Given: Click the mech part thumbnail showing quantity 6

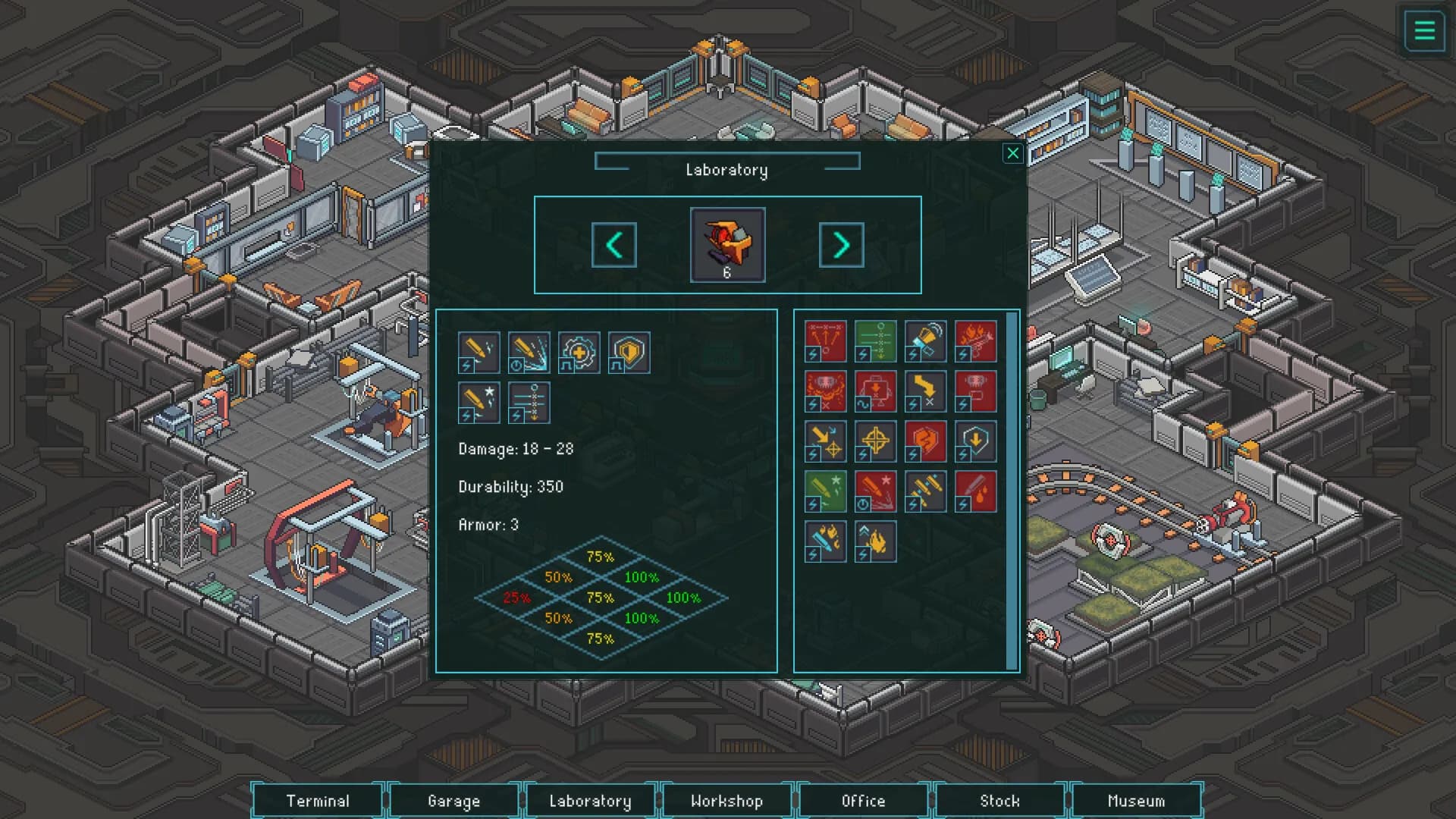Looking at the screenshot, I should pyautogui.click(x=726, y=244).
